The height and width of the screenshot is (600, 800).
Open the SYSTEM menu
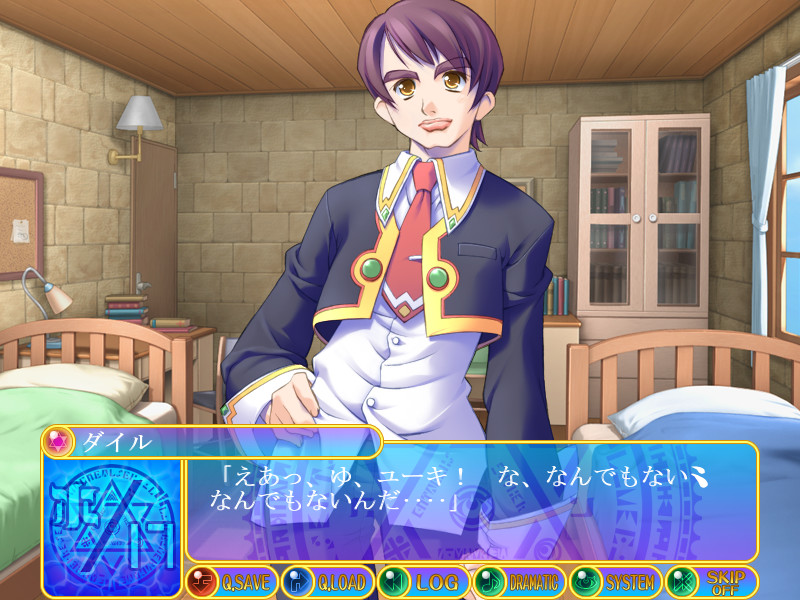614,581
